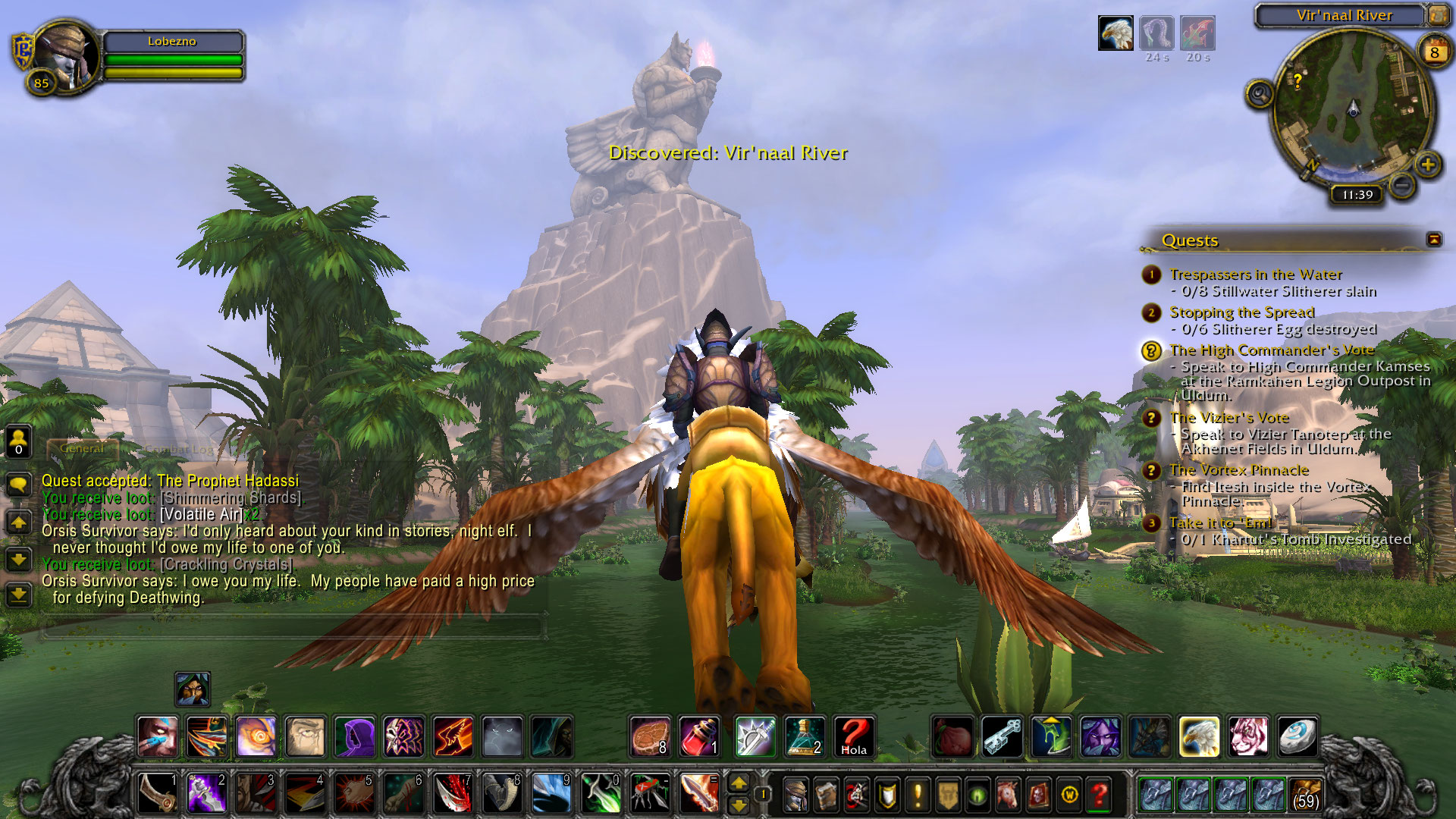Use the Hearthstone

coord(1297,736)
